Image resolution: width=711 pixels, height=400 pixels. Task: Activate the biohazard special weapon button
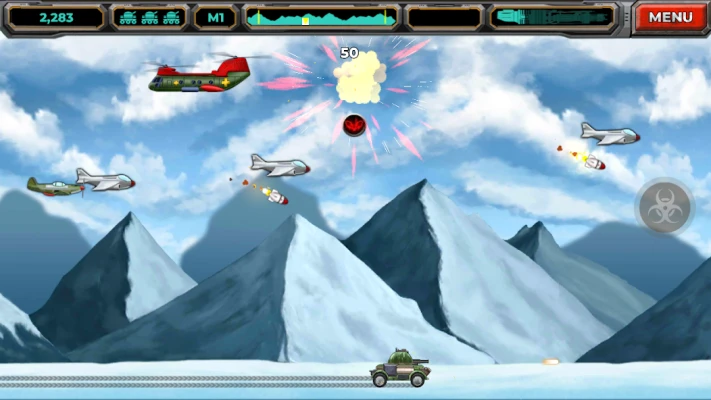click(x=664, y=206)
